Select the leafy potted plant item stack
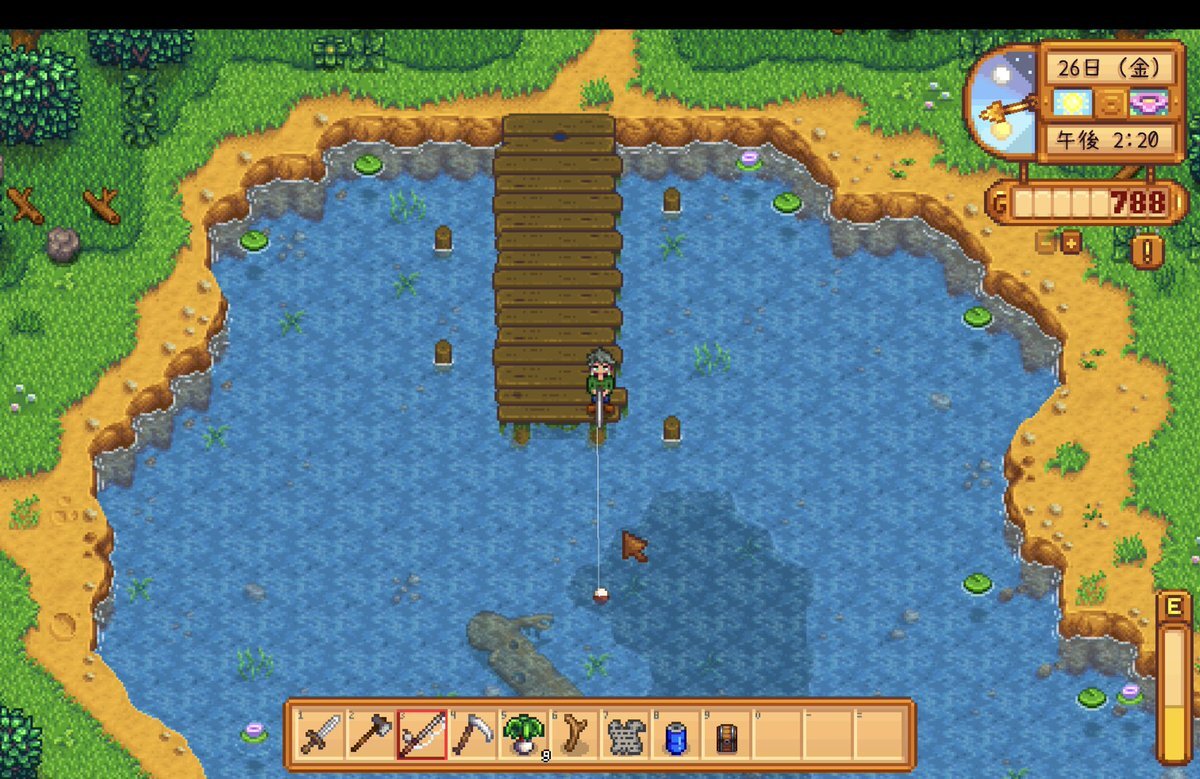Screen dimensions: 1200x779 (523, 736)
